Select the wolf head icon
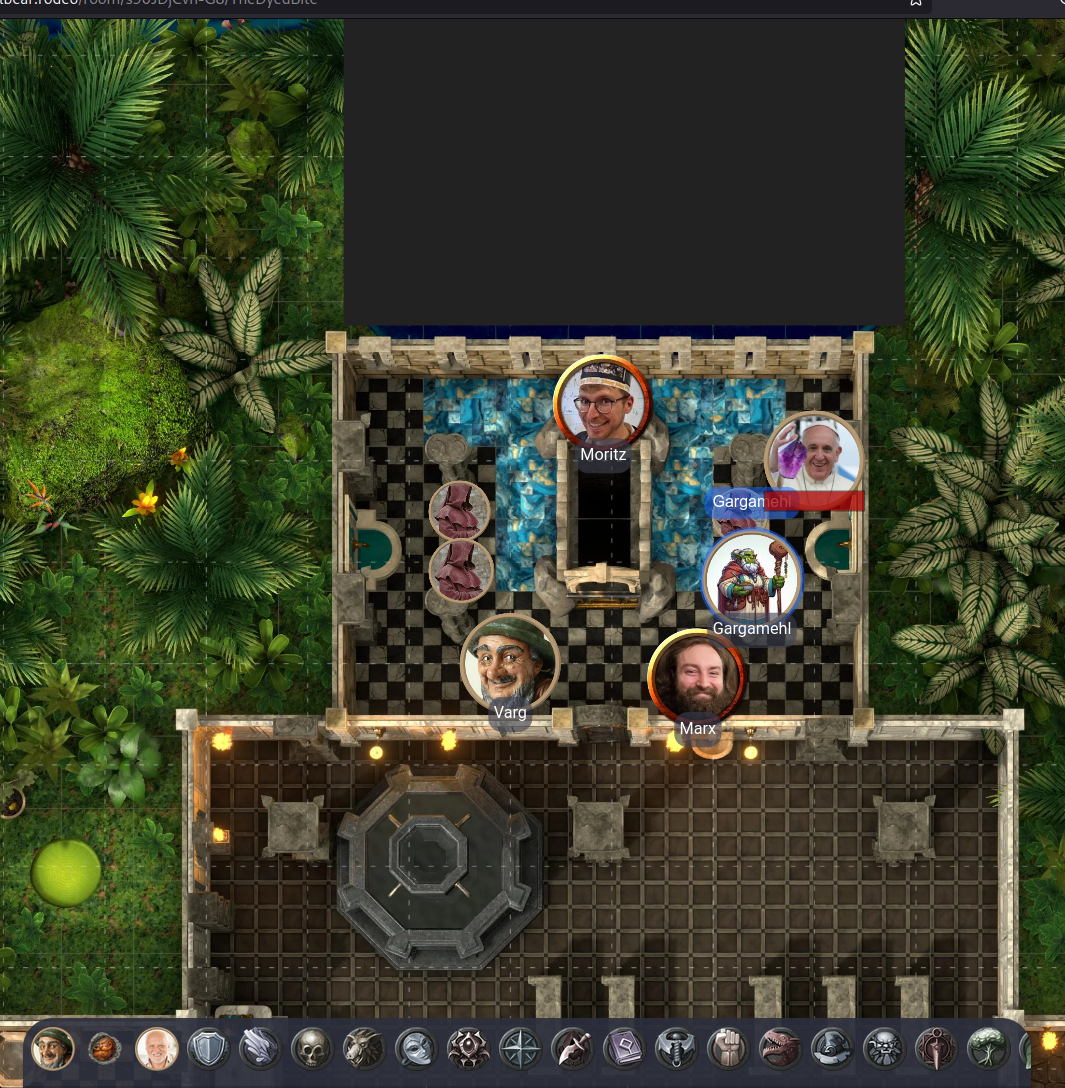 (363, 1049)
